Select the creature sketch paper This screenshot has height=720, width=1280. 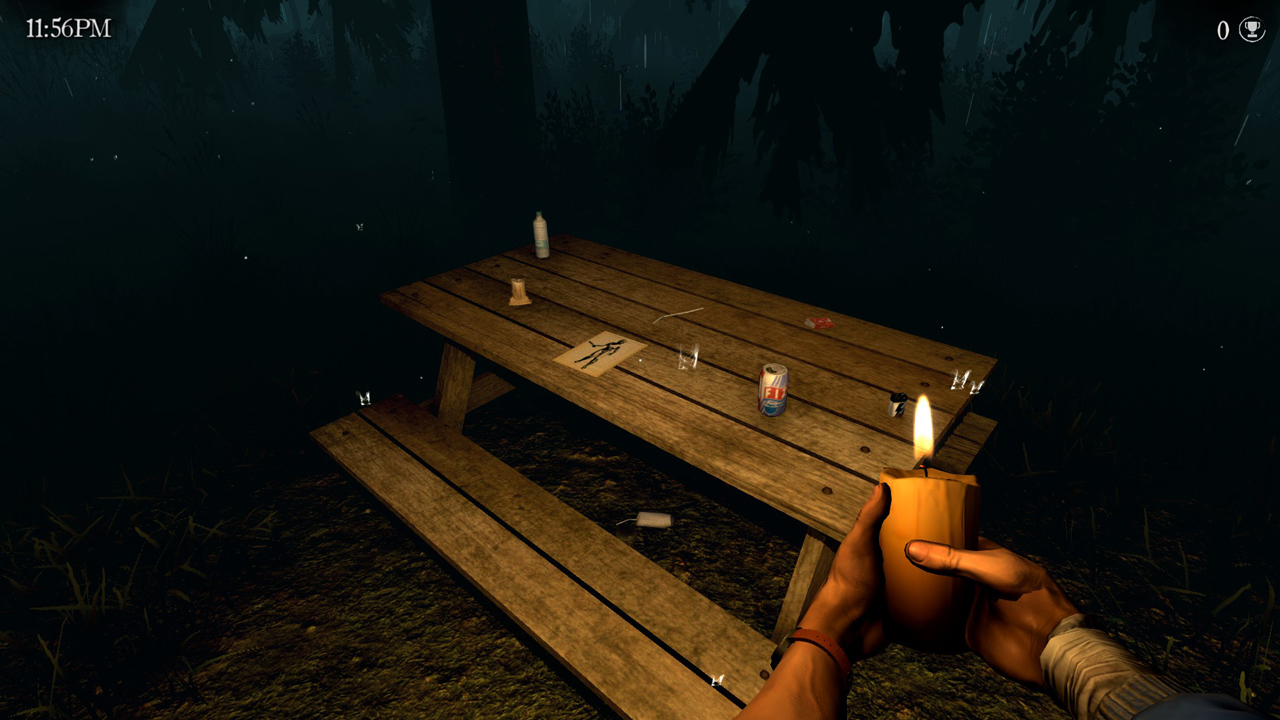click(x=596, y=353)
